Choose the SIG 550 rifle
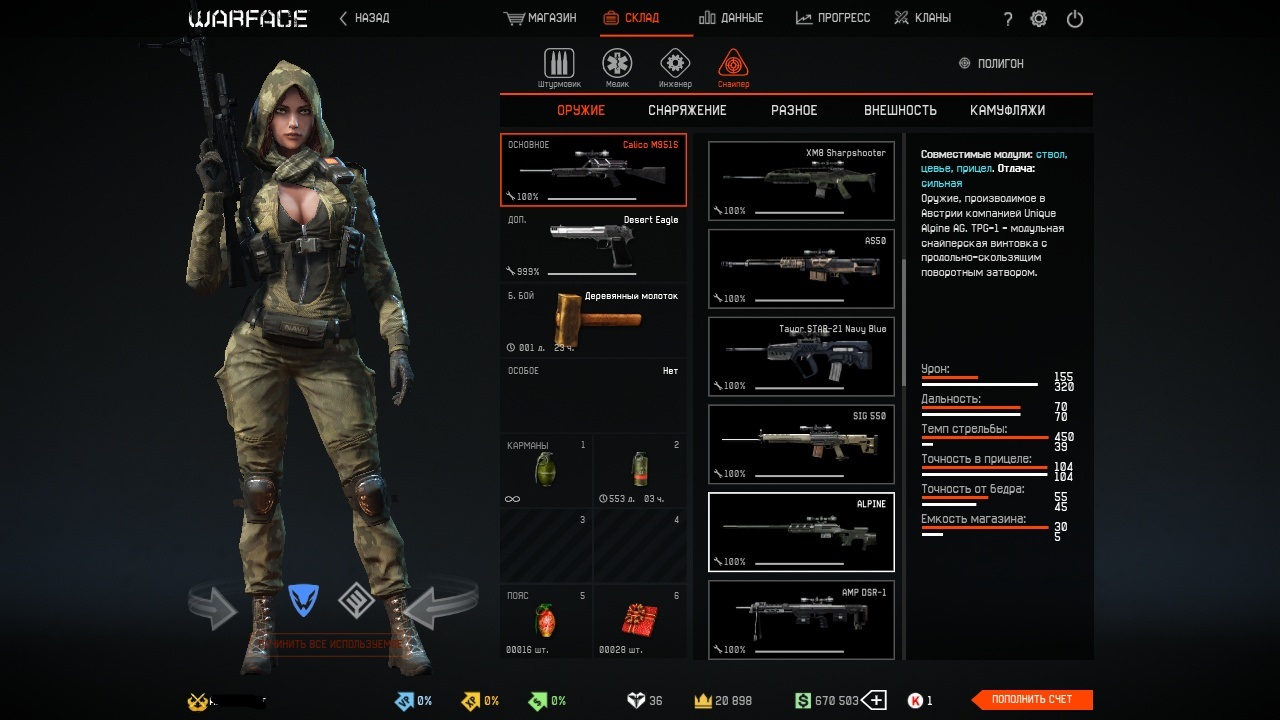 801,444
